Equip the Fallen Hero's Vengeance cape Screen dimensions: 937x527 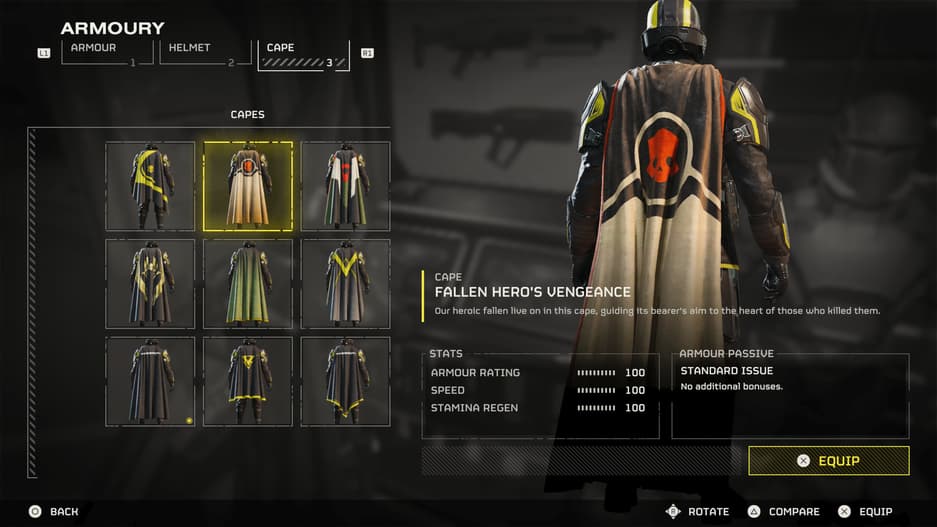(x=828, y=461)
